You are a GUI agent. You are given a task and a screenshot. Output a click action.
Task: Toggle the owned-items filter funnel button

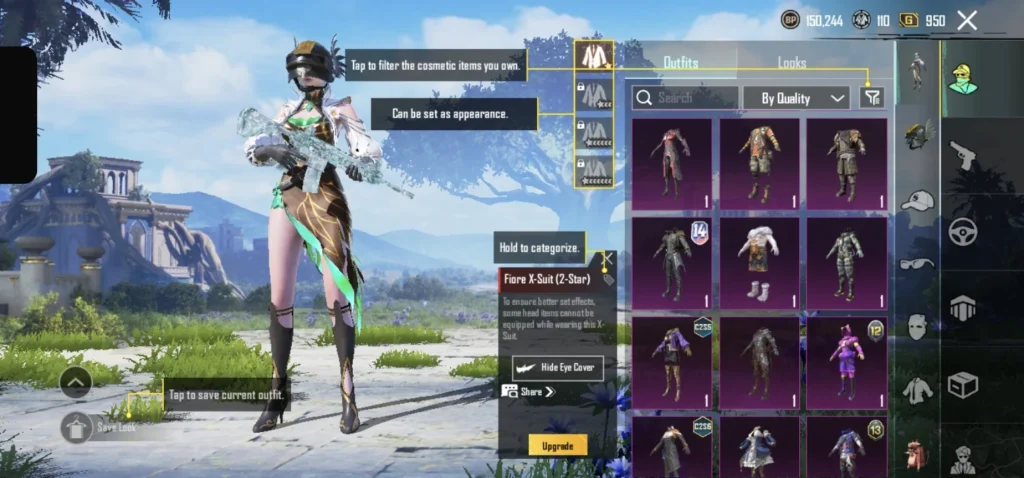872,97
